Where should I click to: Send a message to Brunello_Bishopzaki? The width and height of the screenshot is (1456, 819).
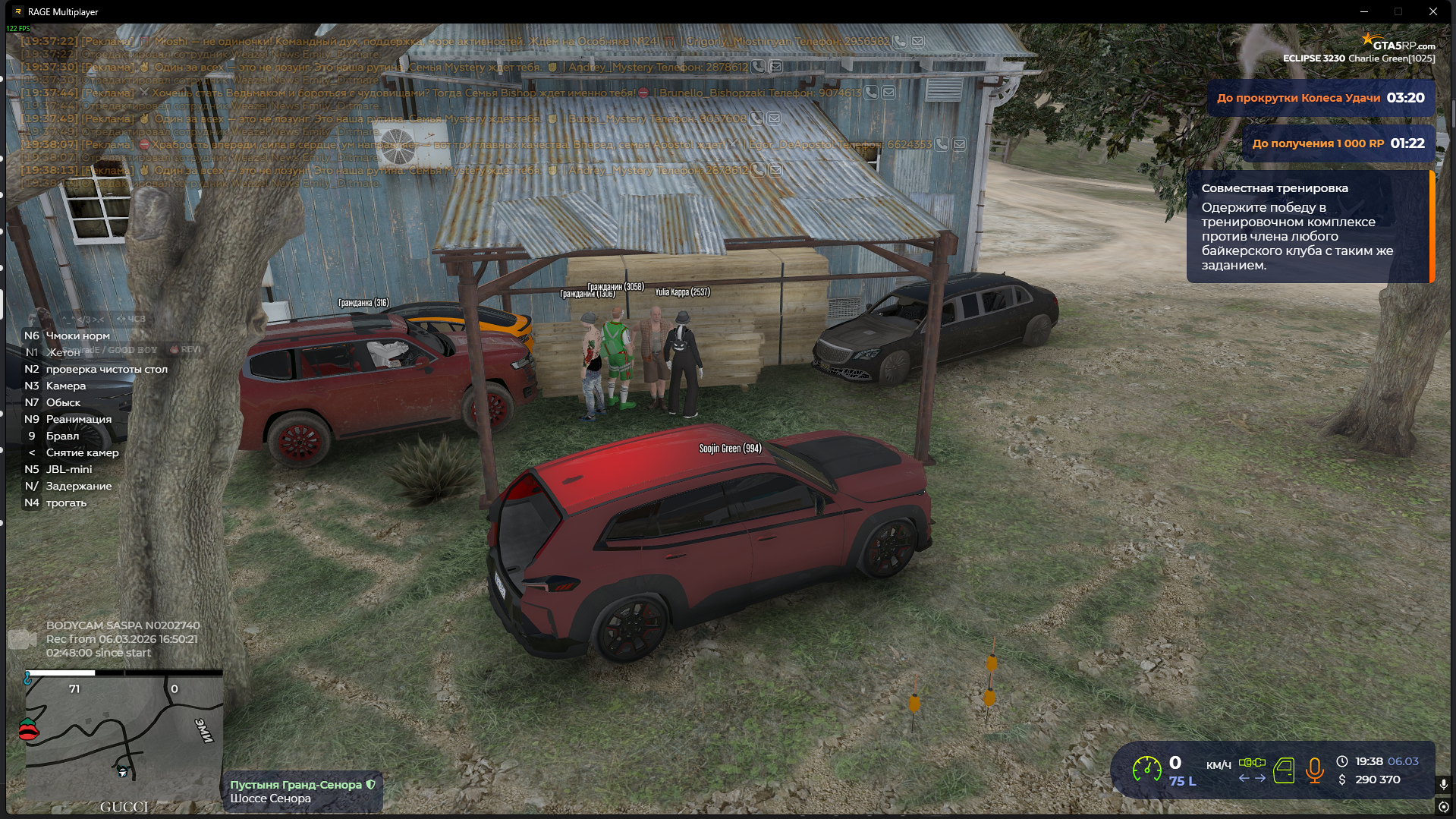[888, 93]
